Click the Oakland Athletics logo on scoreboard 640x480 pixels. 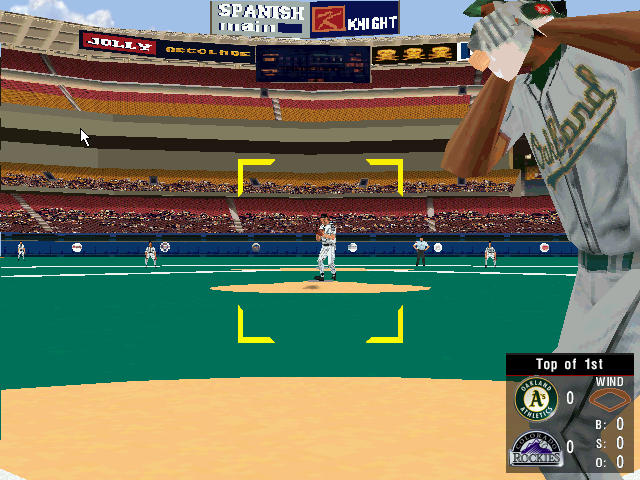click(534, 399)
